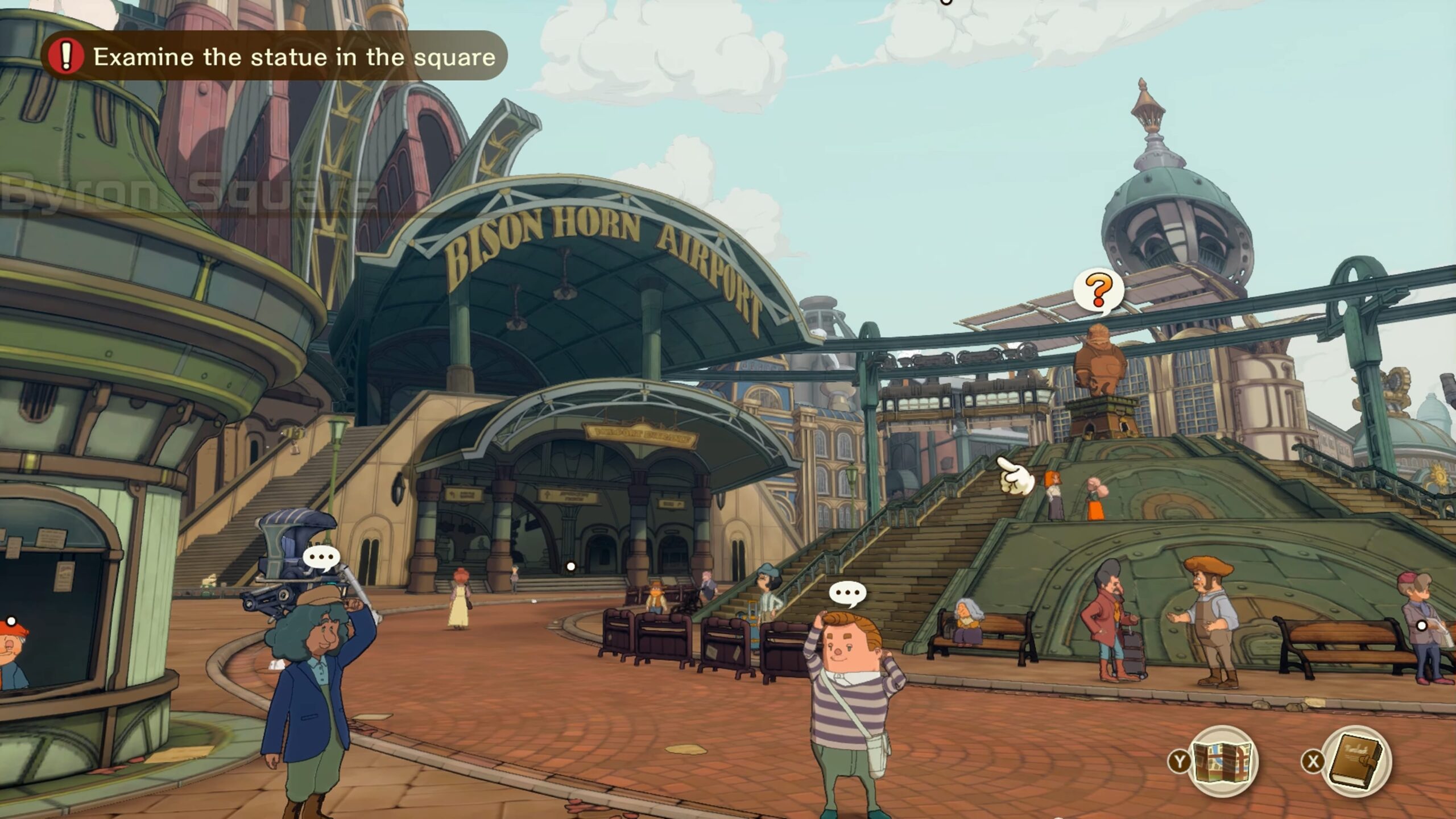The width and height of the screenshot is (1456, 819).
Task: Click the question mark bubble above the statue
Action: click(1099, 291)
